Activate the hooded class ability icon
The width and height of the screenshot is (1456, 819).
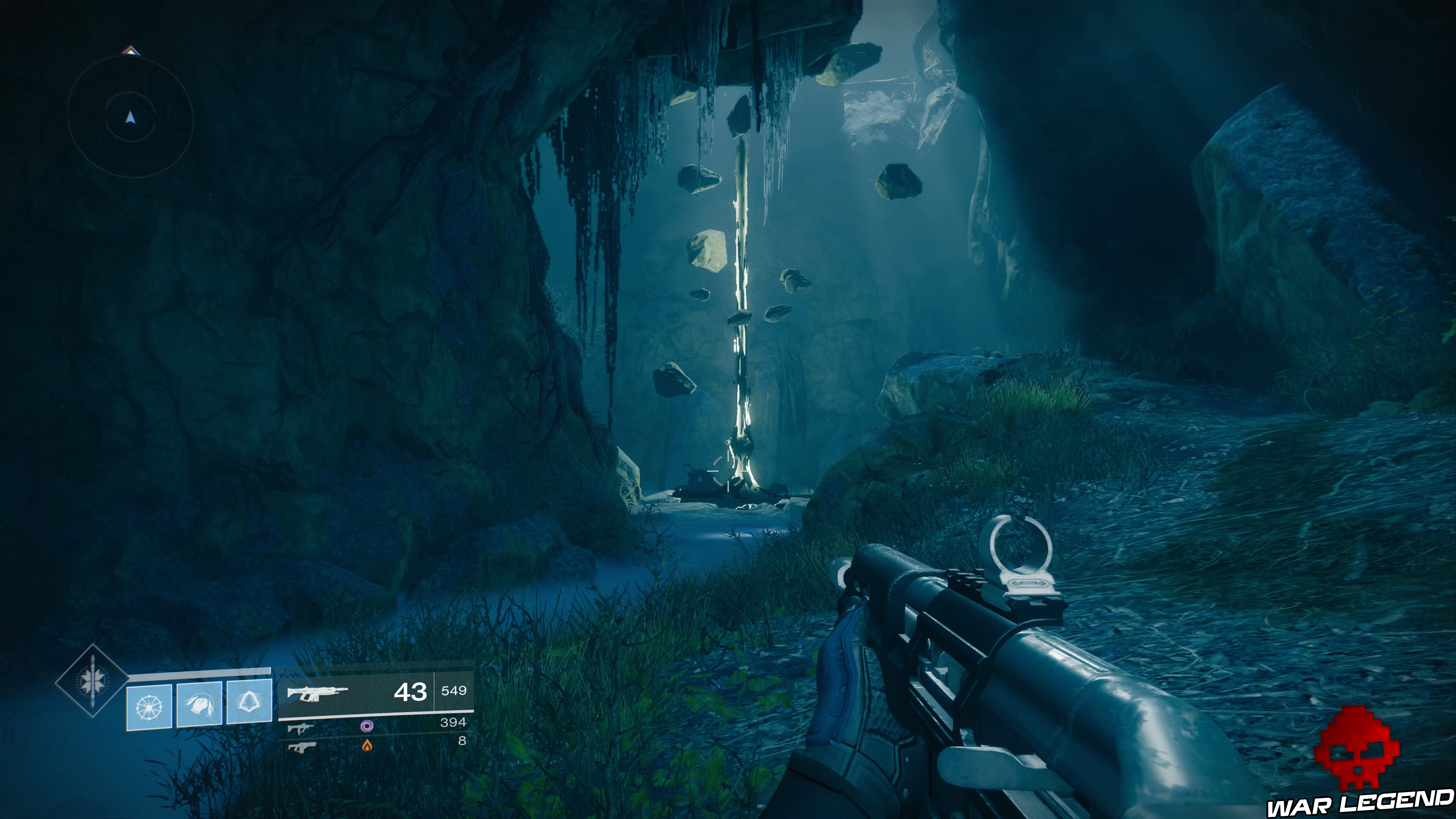tap(249, 703)
